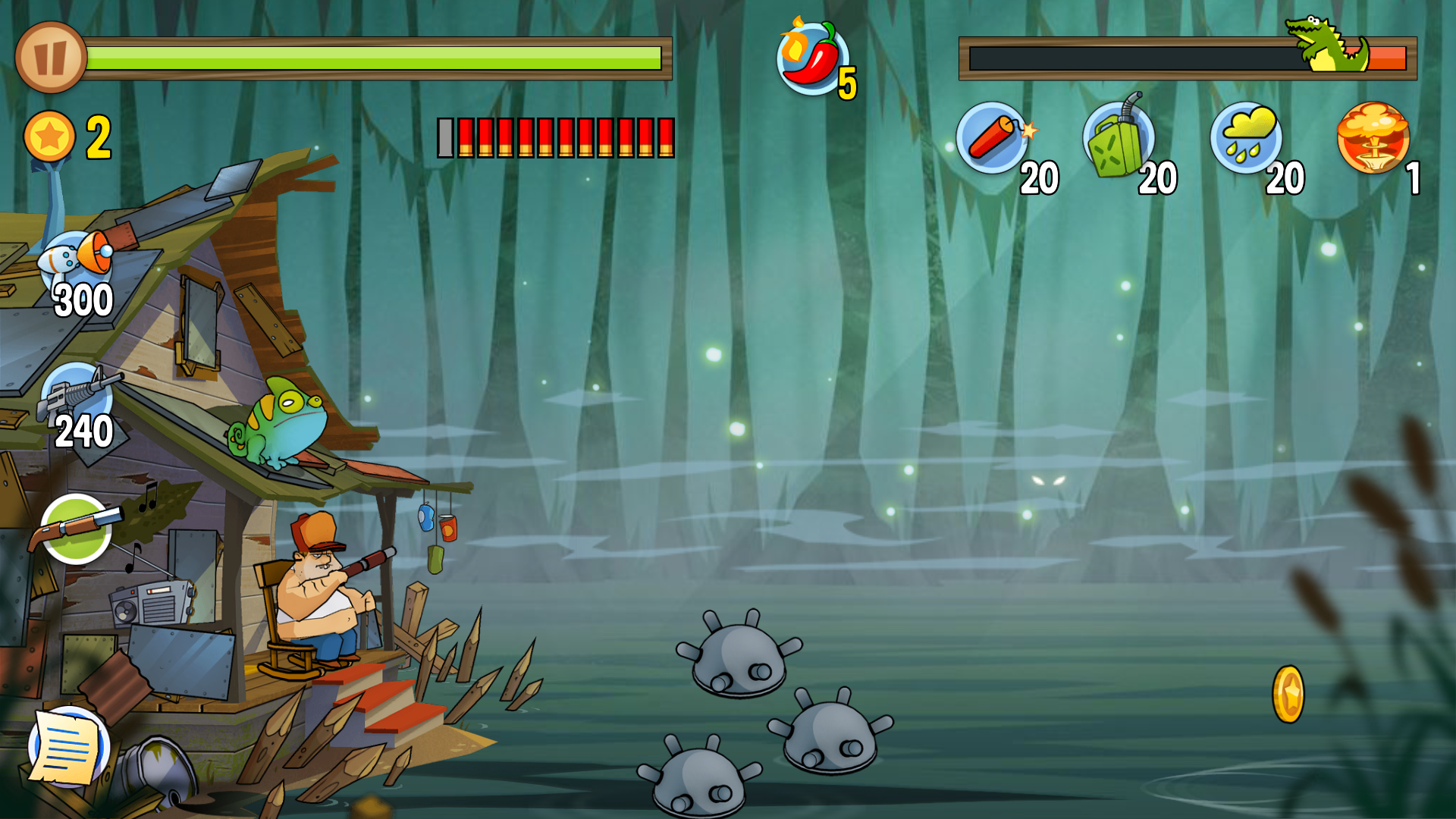Viewport: 1456px width, 819px height.
Task: Switch to the assault rifle with 240 ammo
Action: point(77,400)
